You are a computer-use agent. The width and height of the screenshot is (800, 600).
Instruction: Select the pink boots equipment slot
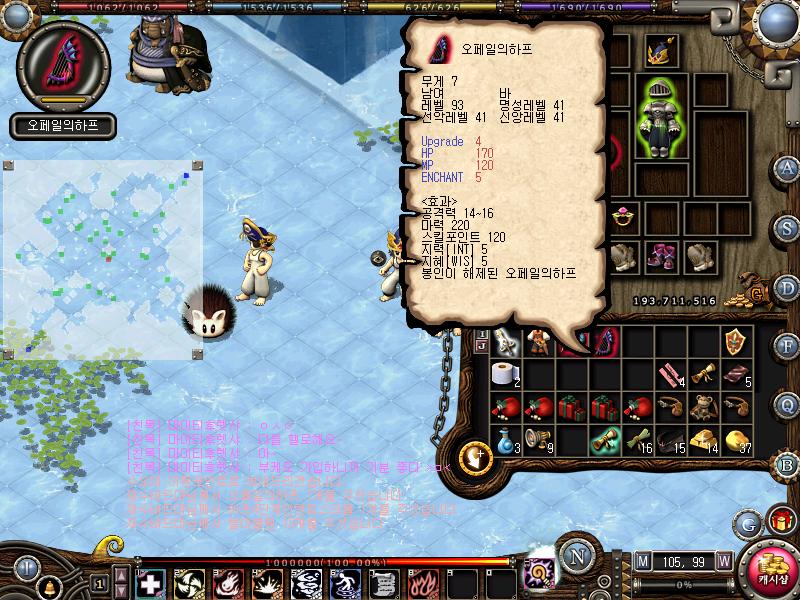[x=659, y=256]
